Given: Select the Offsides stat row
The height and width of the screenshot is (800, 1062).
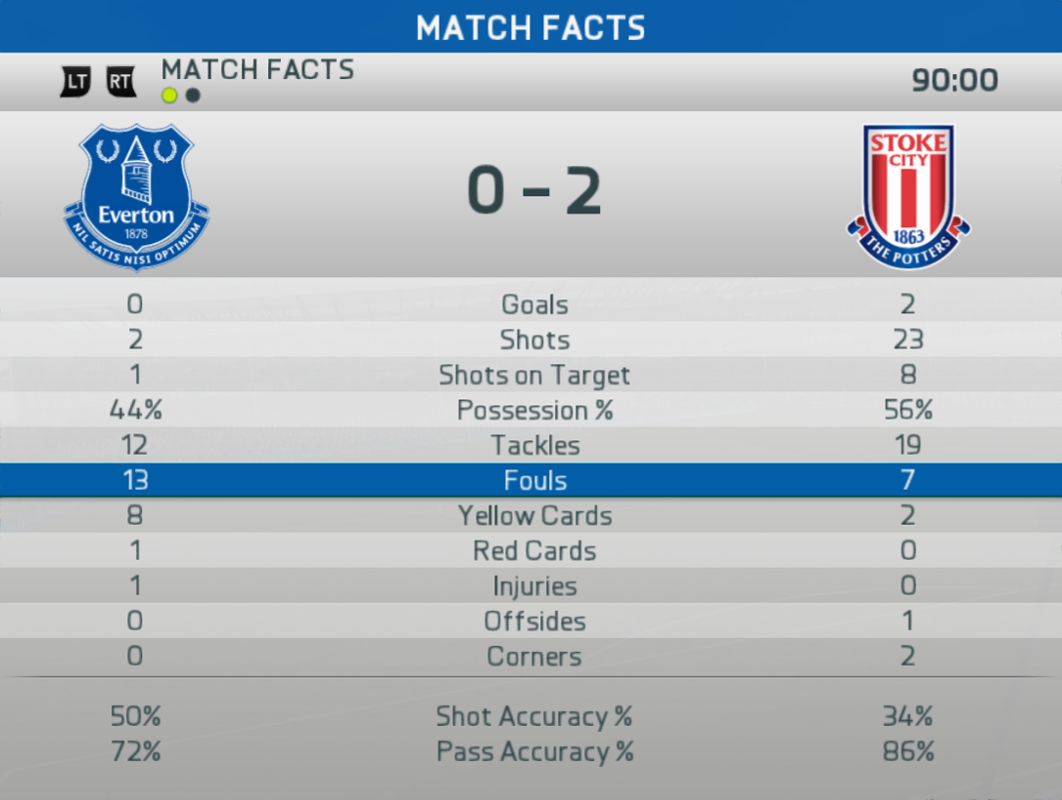Looking at the screenshot, I should click(x=534, y=621).
